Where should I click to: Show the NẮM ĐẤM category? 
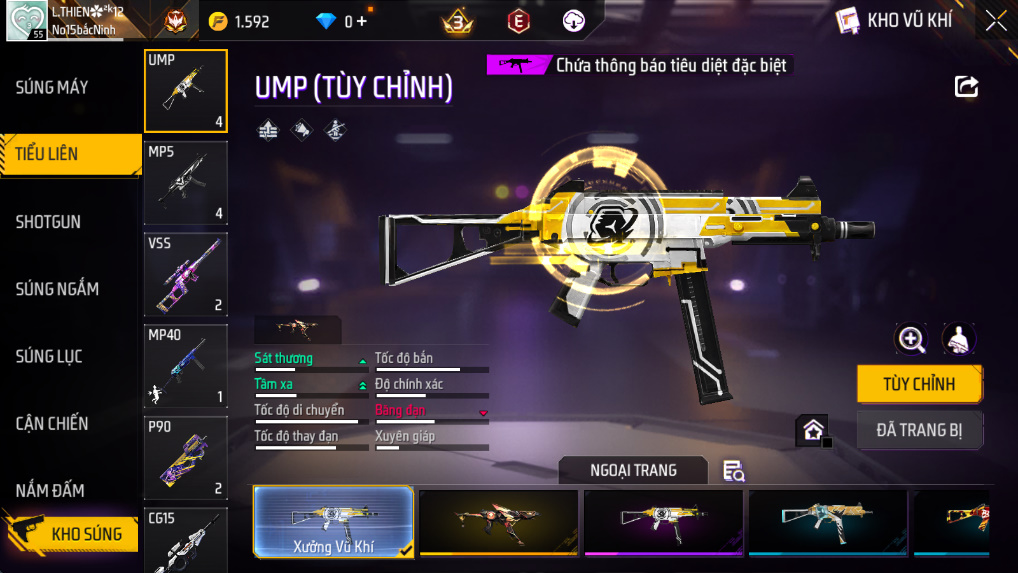[x=50, y=490]
